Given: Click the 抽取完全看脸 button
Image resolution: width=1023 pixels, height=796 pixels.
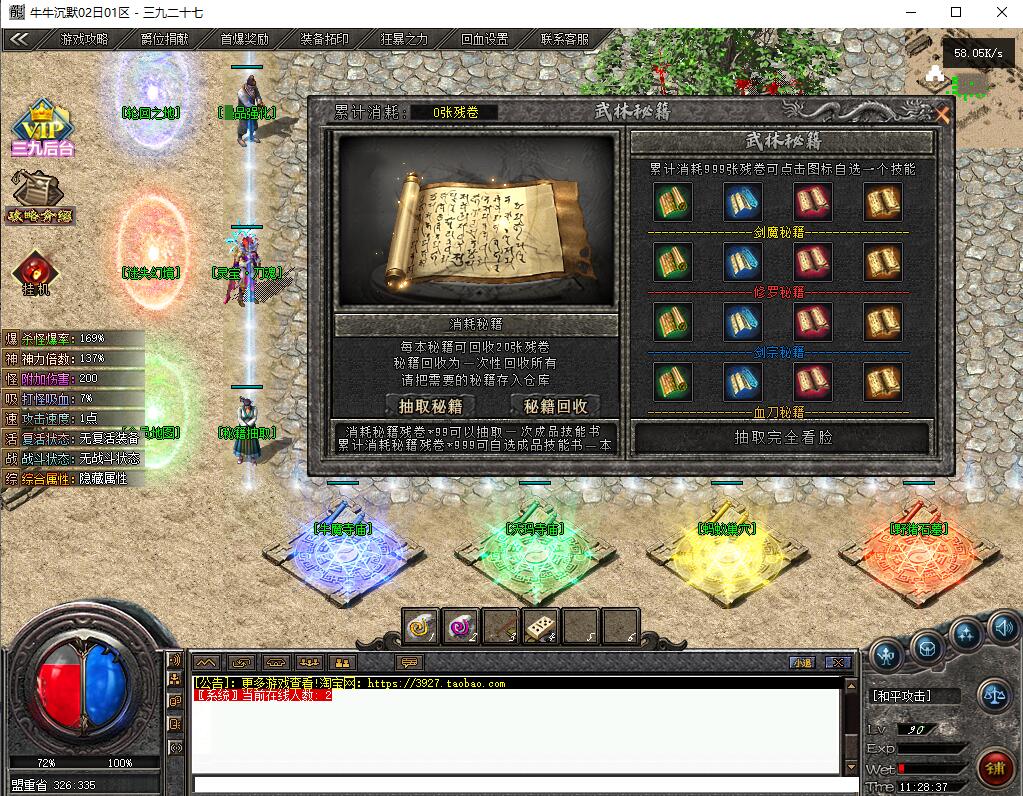Looking at the screenshot, I should (782, 437).
